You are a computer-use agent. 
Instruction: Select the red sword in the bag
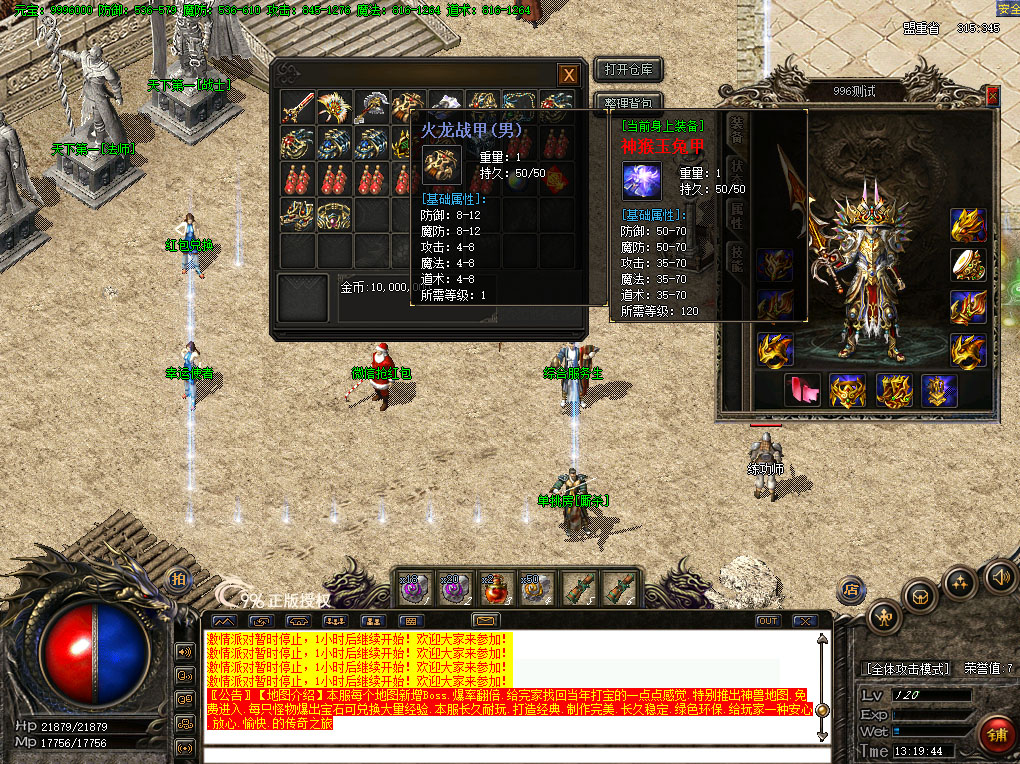click(x=297, y=108)
